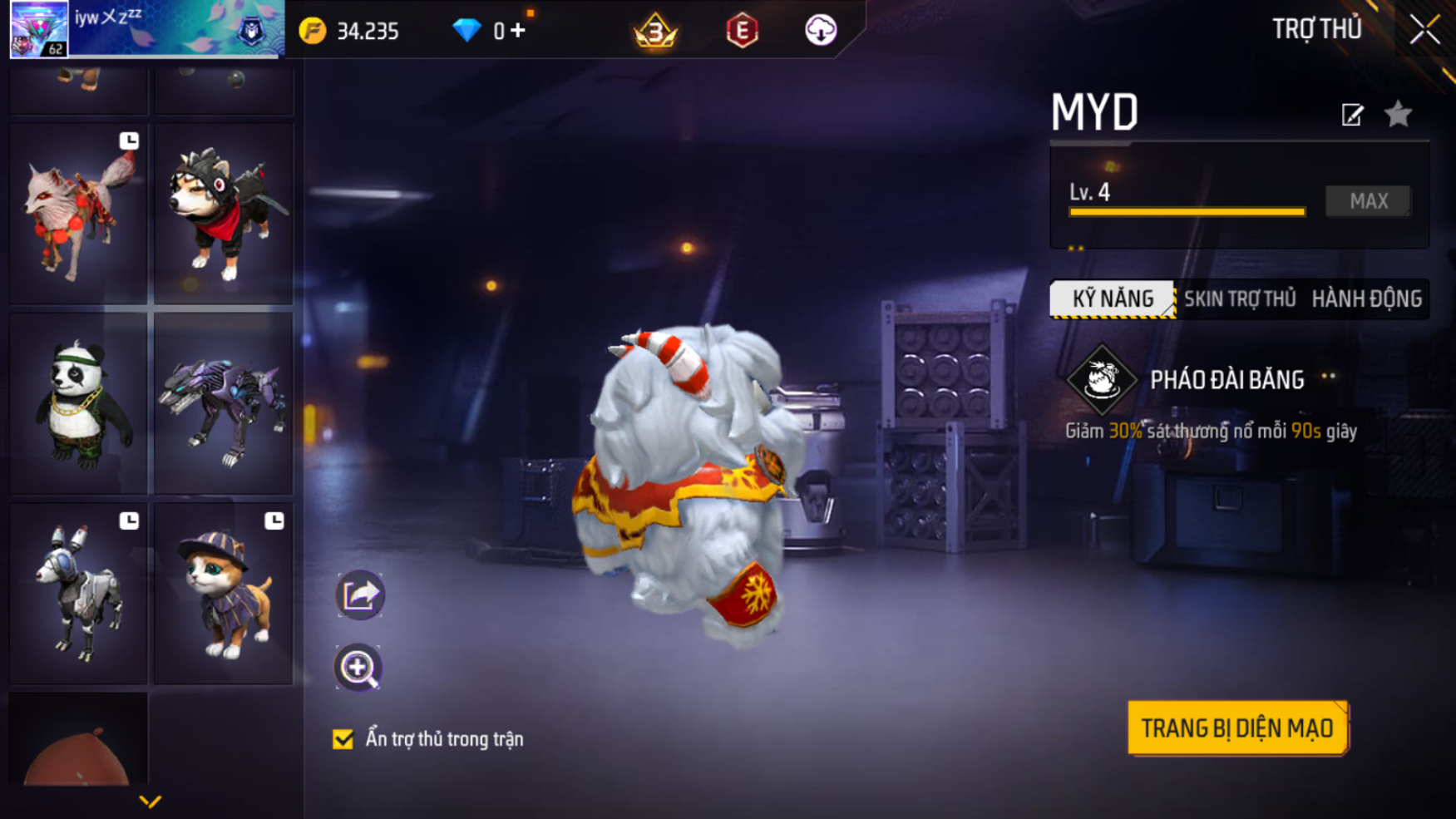Zoom in with the magnifier button
Viewport: 1456px width, 819px height.
click(x=358, y=668)
